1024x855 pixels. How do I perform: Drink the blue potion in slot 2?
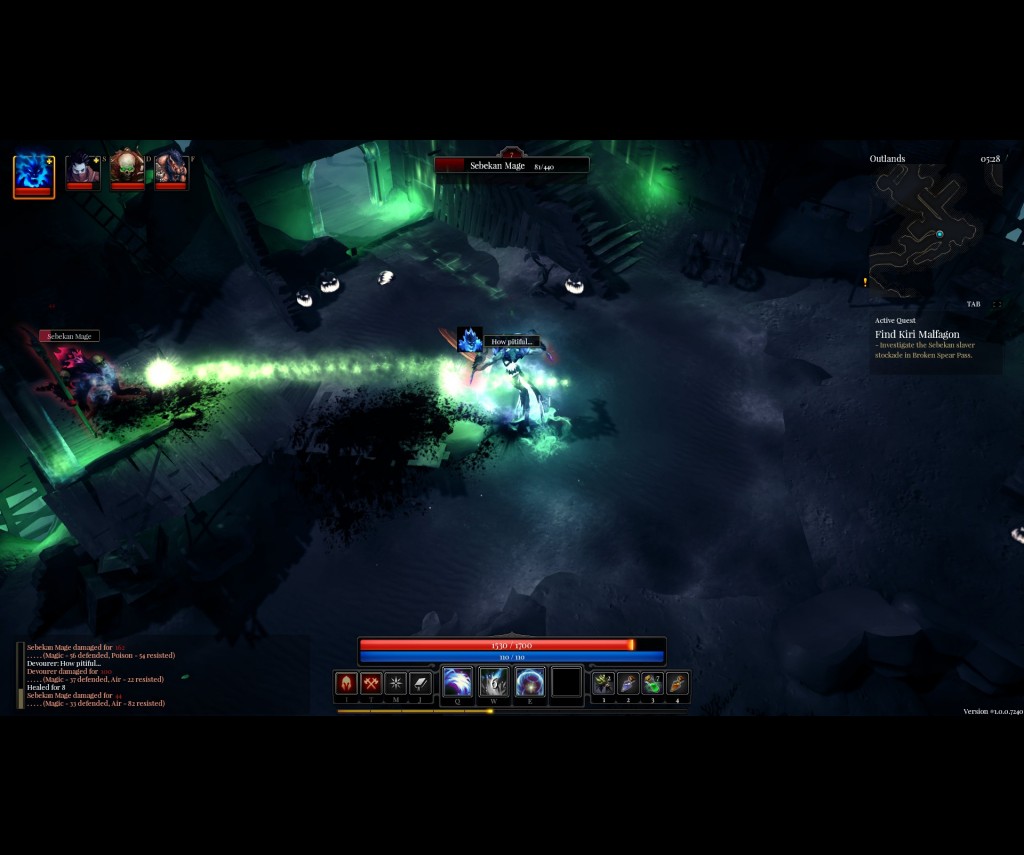628,684
